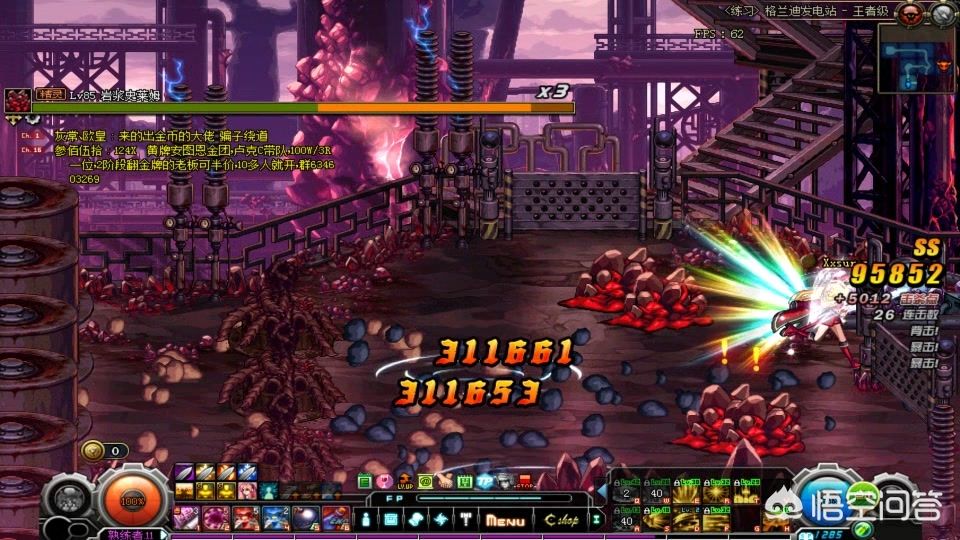The height and width of the screenshot is (540, 960).
Task: Click the boss portrait beside the HP bar
Action: pyautogui.click(x=16, y=100)
